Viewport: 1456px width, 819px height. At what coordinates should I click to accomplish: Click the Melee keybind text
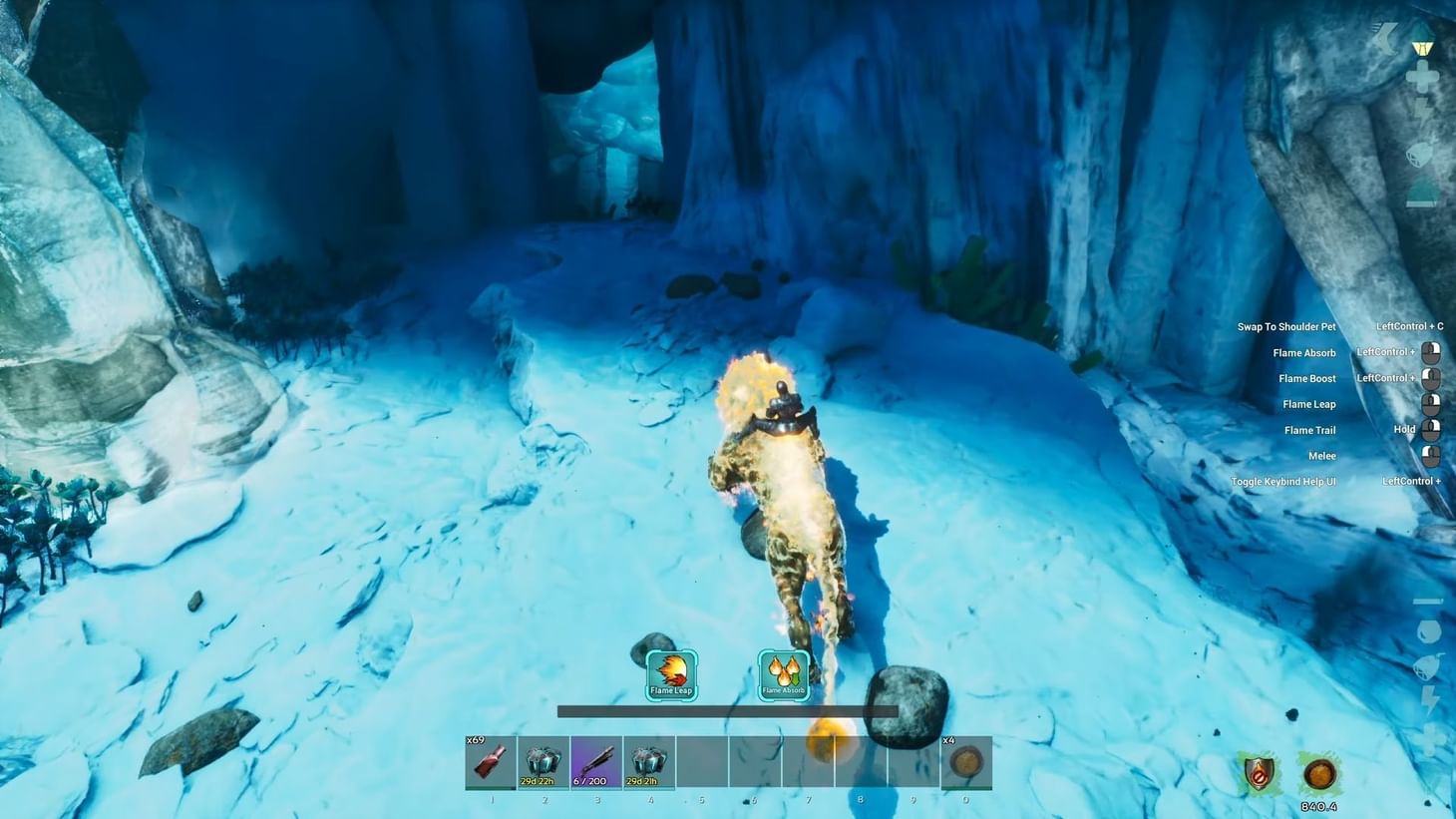coord(1322,455)
